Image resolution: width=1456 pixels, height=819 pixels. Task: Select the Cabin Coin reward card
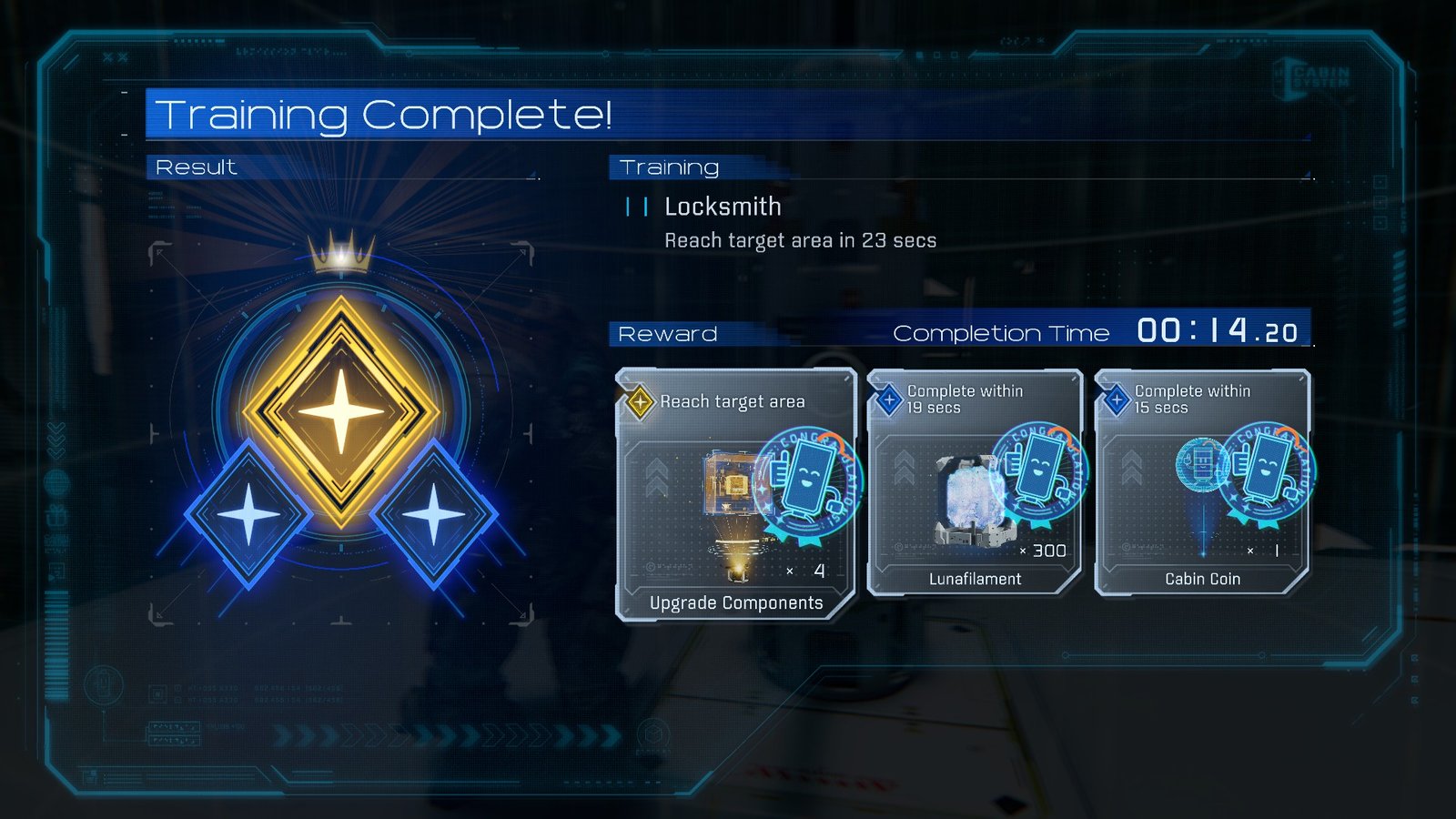[1202, 483]
